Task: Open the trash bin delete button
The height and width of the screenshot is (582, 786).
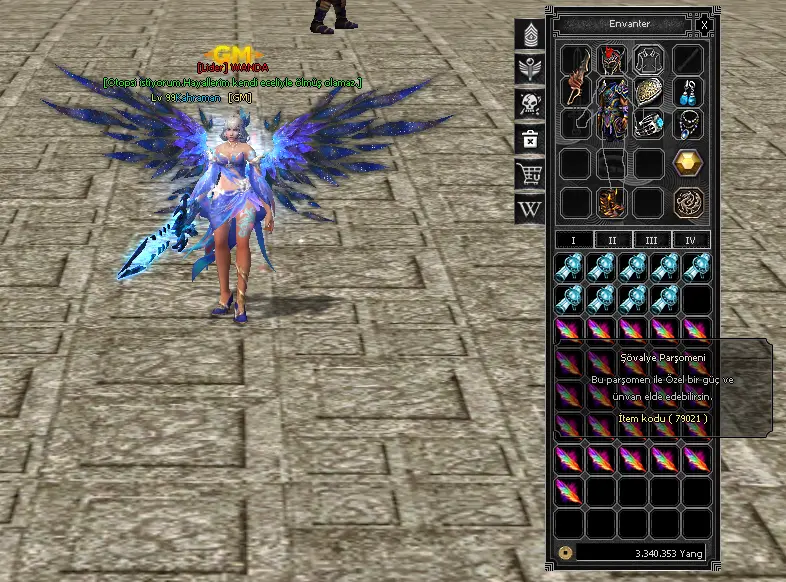Action: coord(529,139)
